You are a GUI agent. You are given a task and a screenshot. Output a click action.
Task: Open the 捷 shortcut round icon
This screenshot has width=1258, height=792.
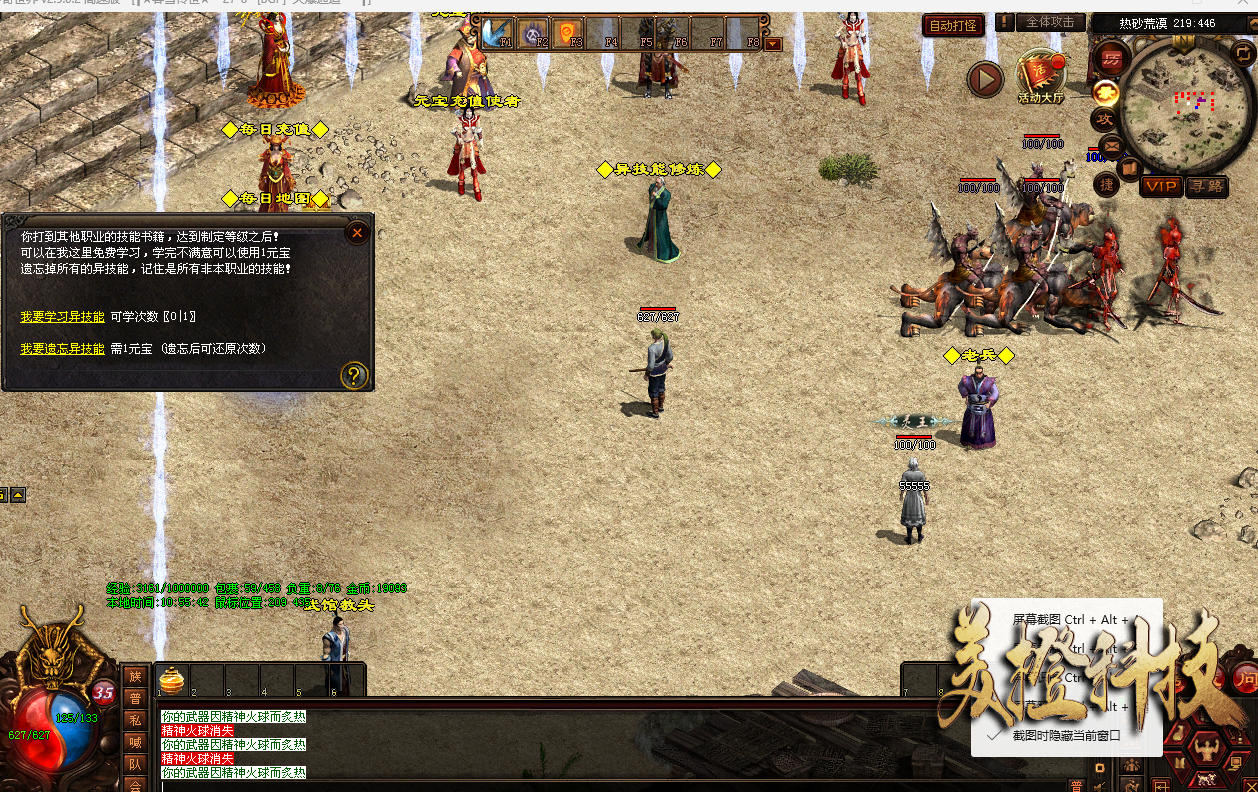pyautogui.click(x=1106, y=184)
